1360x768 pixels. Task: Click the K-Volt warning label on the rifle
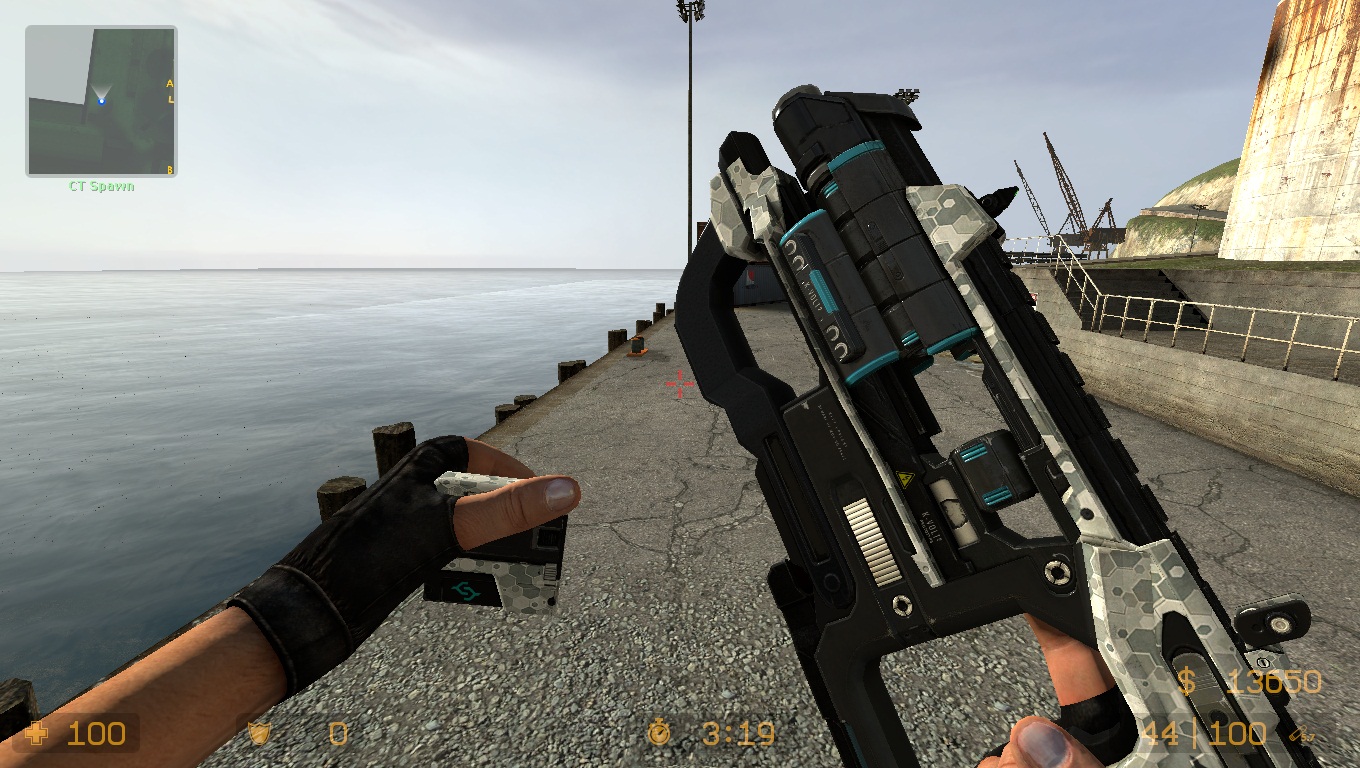[x=930, y=520]
